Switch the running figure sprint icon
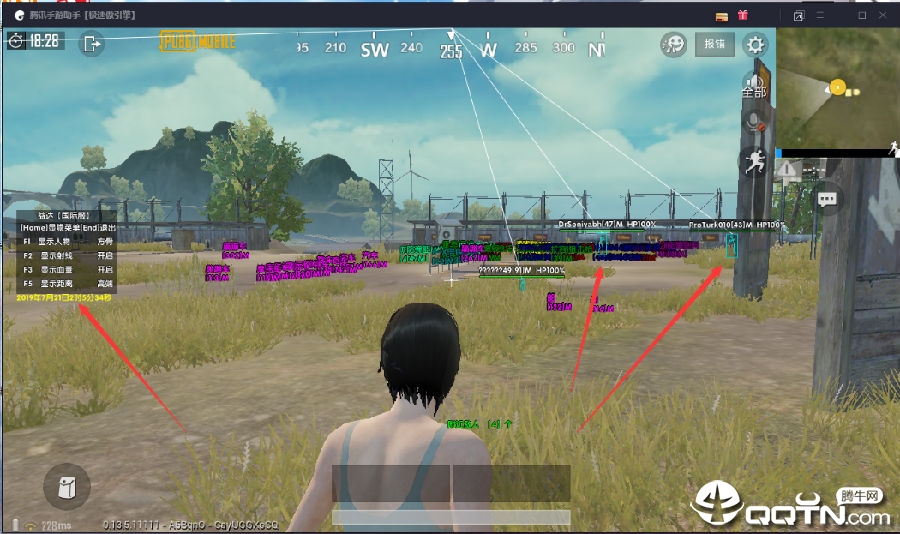Image resolution: width=900 pixels, height=534 pixels. (x=753, y=161)
